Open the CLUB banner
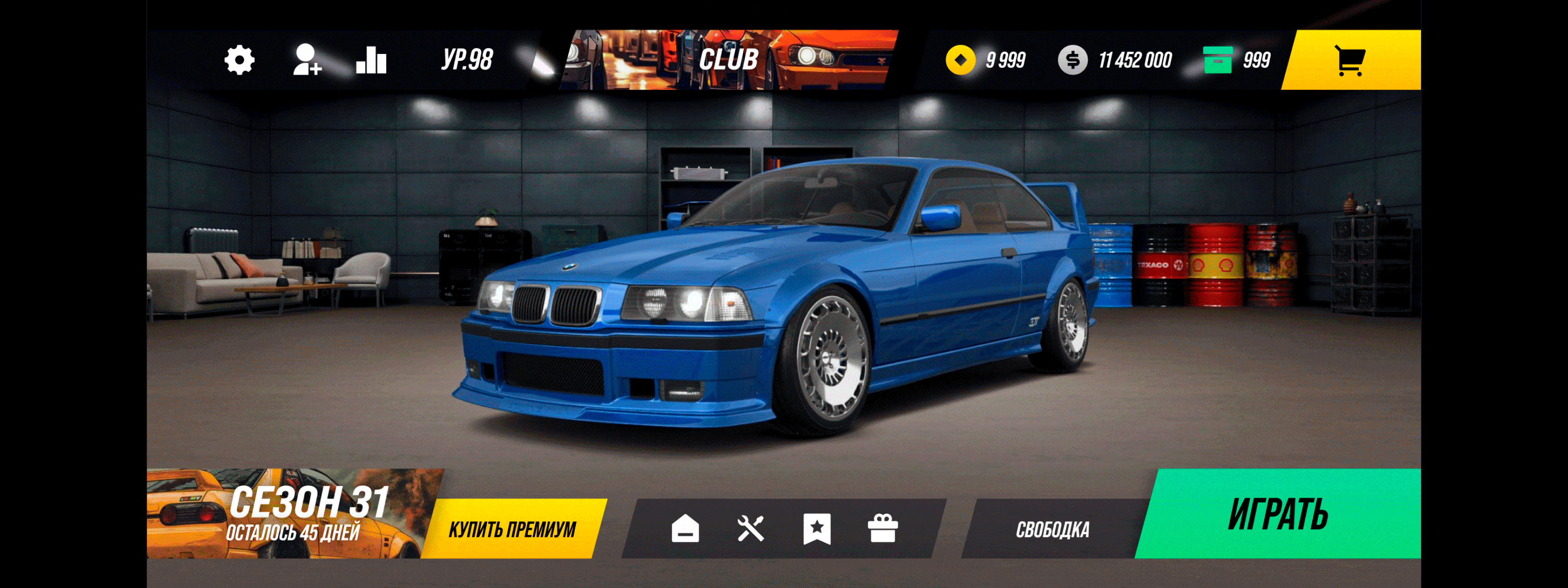1568x588 pixels. click(728, 60)
